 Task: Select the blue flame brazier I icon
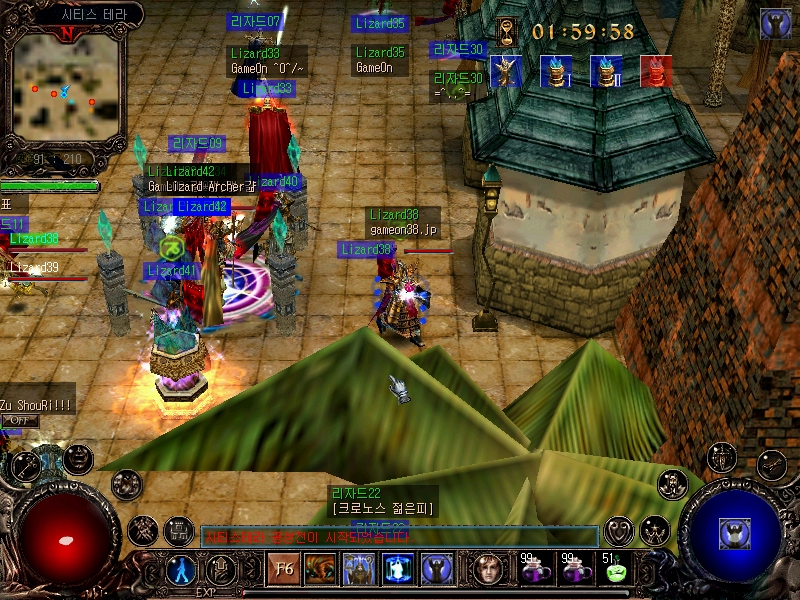coord(555,71)
